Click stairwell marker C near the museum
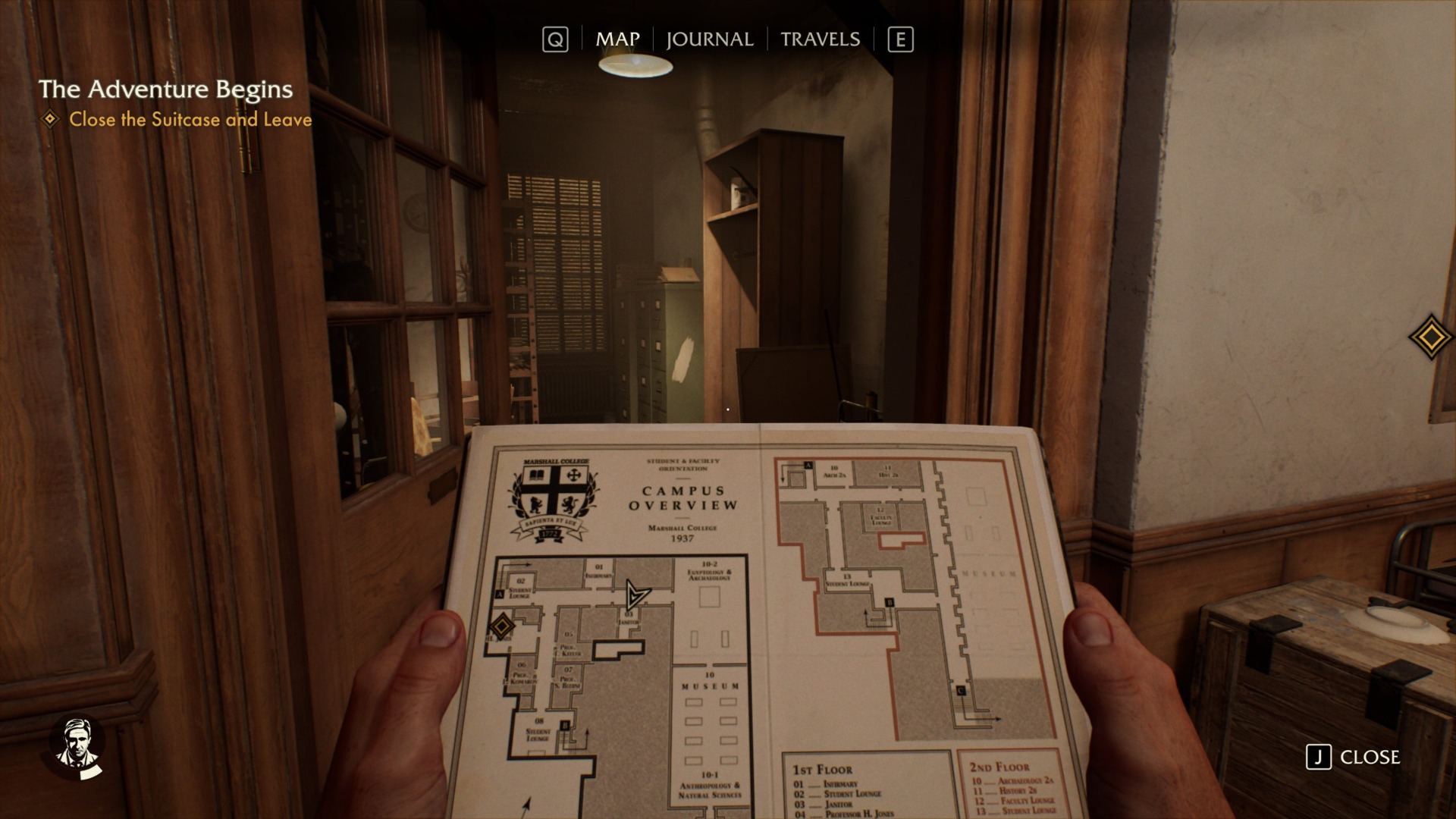 click(x=960, y=690)
